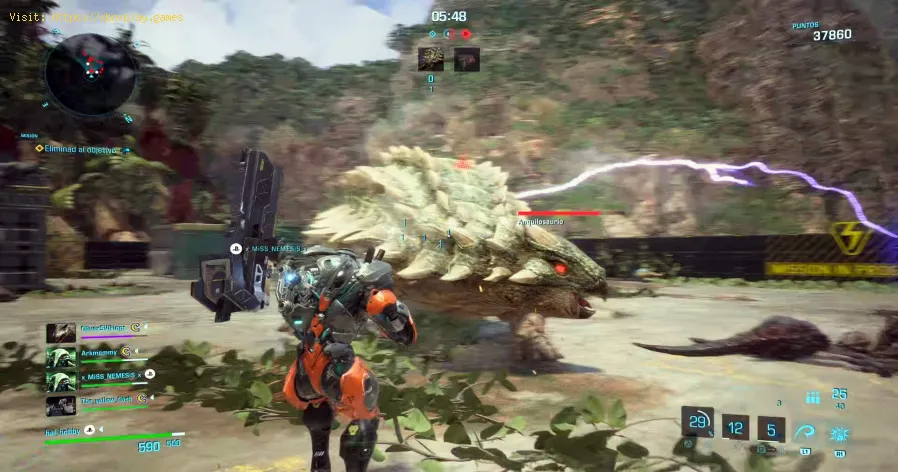Activate the ability slot showing 12
This screenshot has width=898, height=472.
[736, 428]
